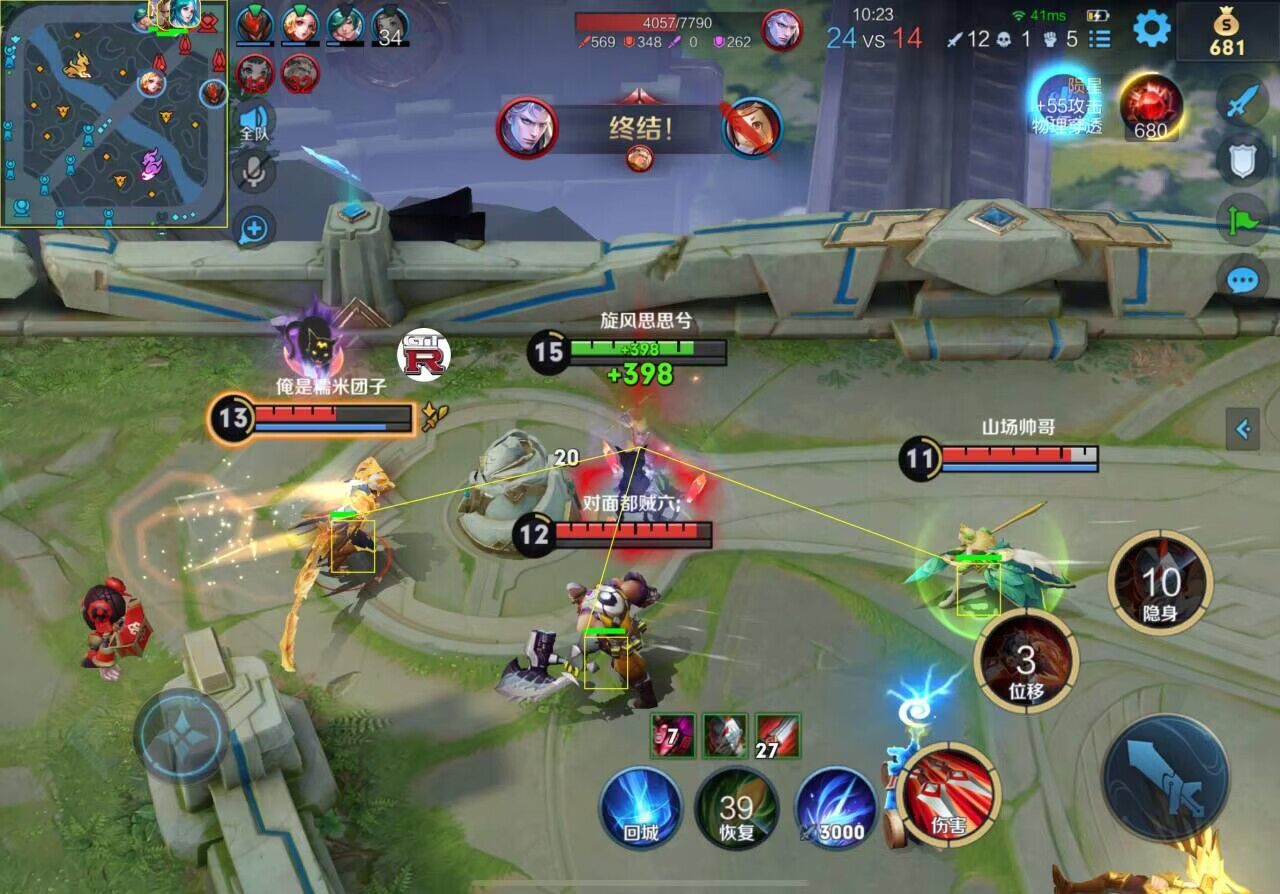
Task: Toggle the 全队 team speaker
Action: 254,121
